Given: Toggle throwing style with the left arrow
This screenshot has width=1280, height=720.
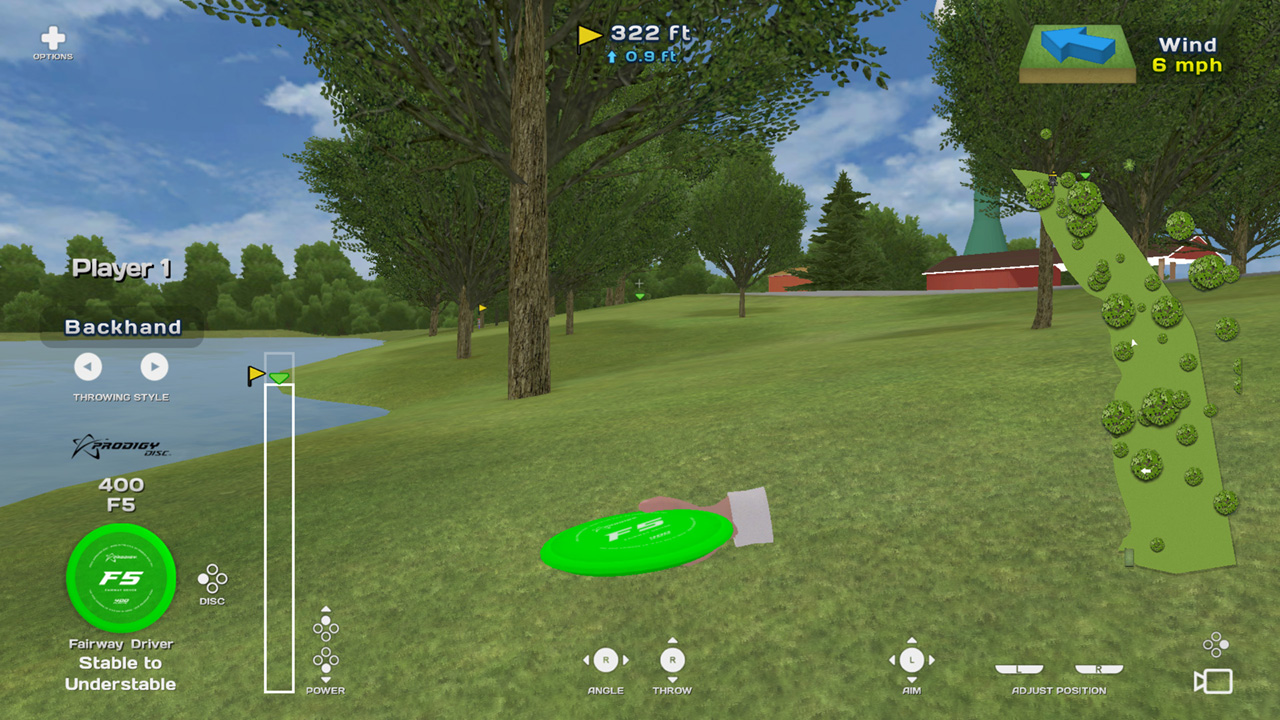Looking at the screenshot, I should click(x=88, y=367).
